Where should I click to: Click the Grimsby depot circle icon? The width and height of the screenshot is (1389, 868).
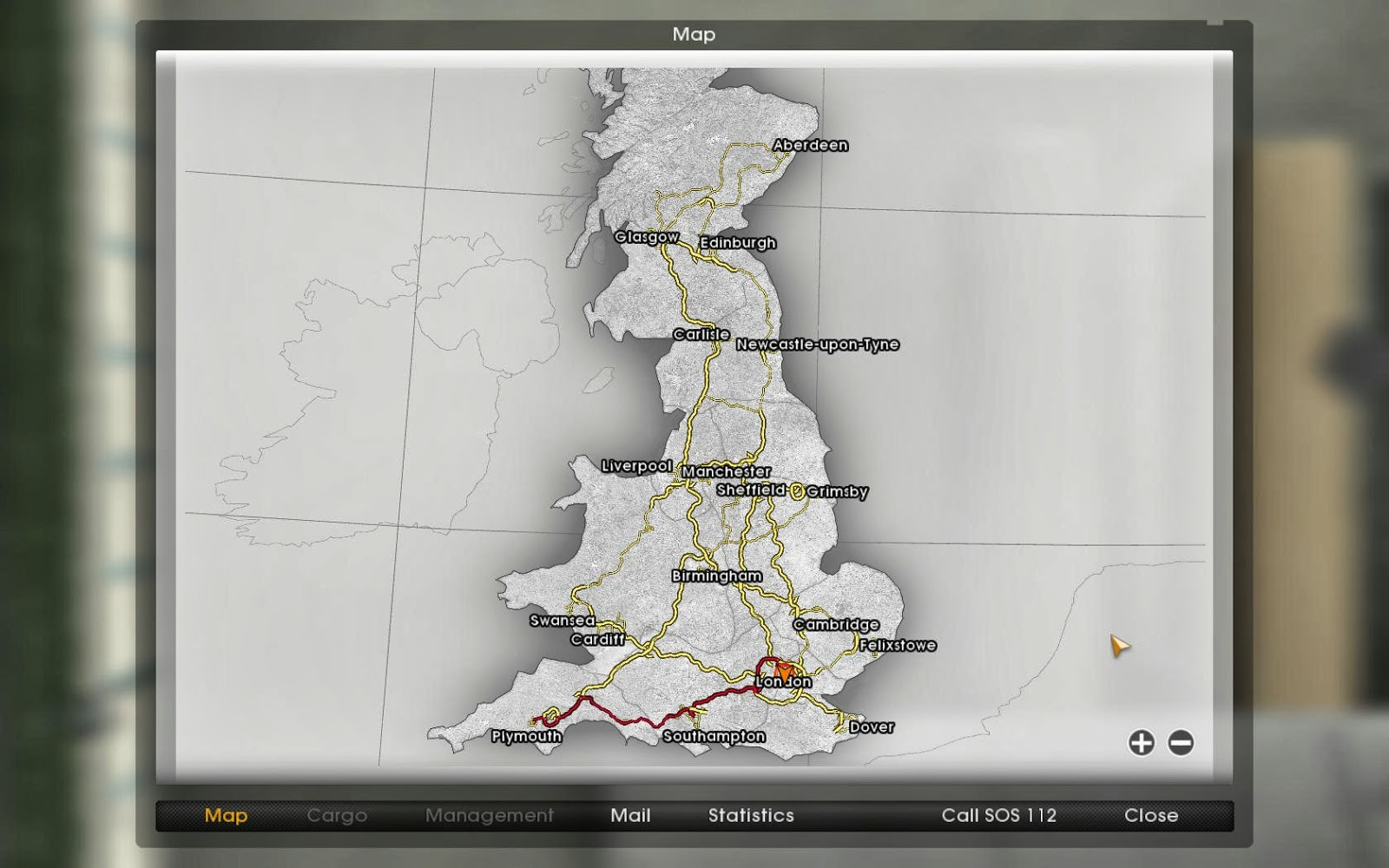click(795, 491)
